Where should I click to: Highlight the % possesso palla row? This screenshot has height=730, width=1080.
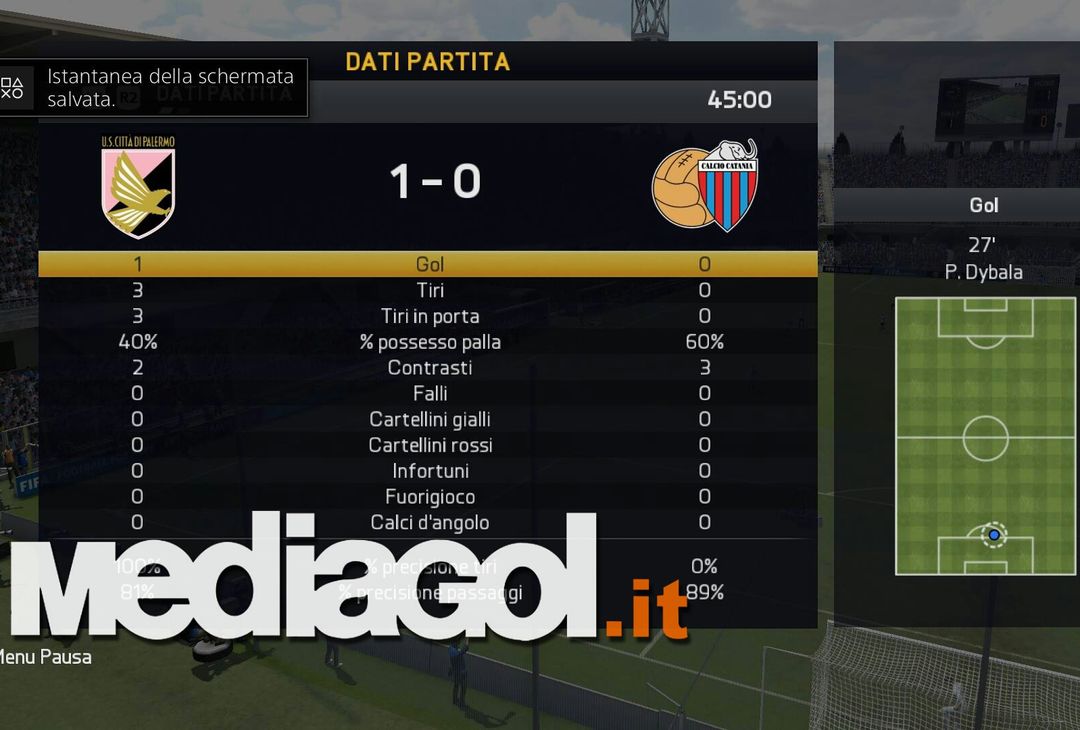[x=430, y=342]
